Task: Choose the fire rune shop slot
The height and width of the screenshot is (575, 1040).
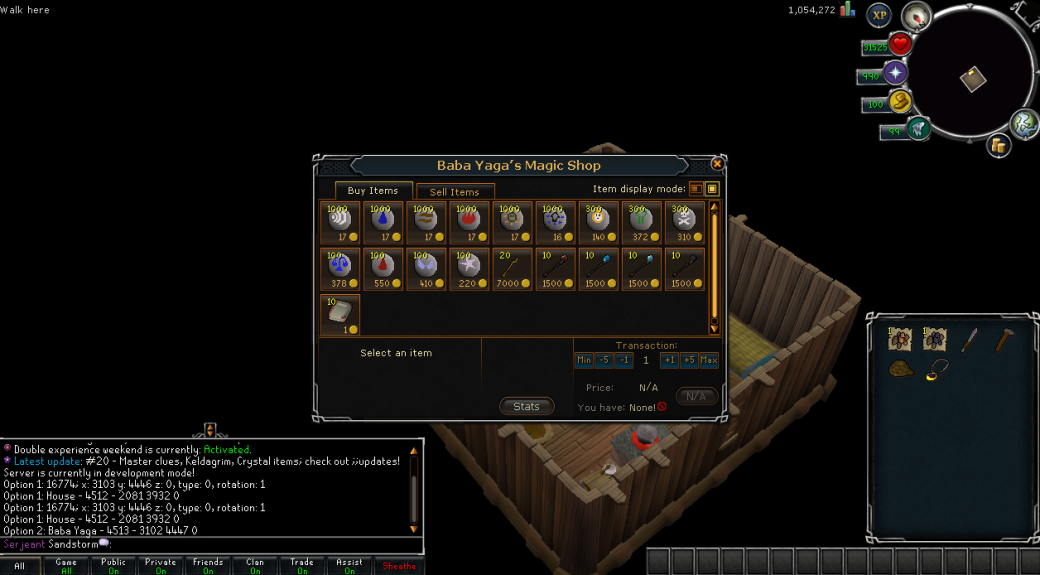Action: [x=469, y=223]
